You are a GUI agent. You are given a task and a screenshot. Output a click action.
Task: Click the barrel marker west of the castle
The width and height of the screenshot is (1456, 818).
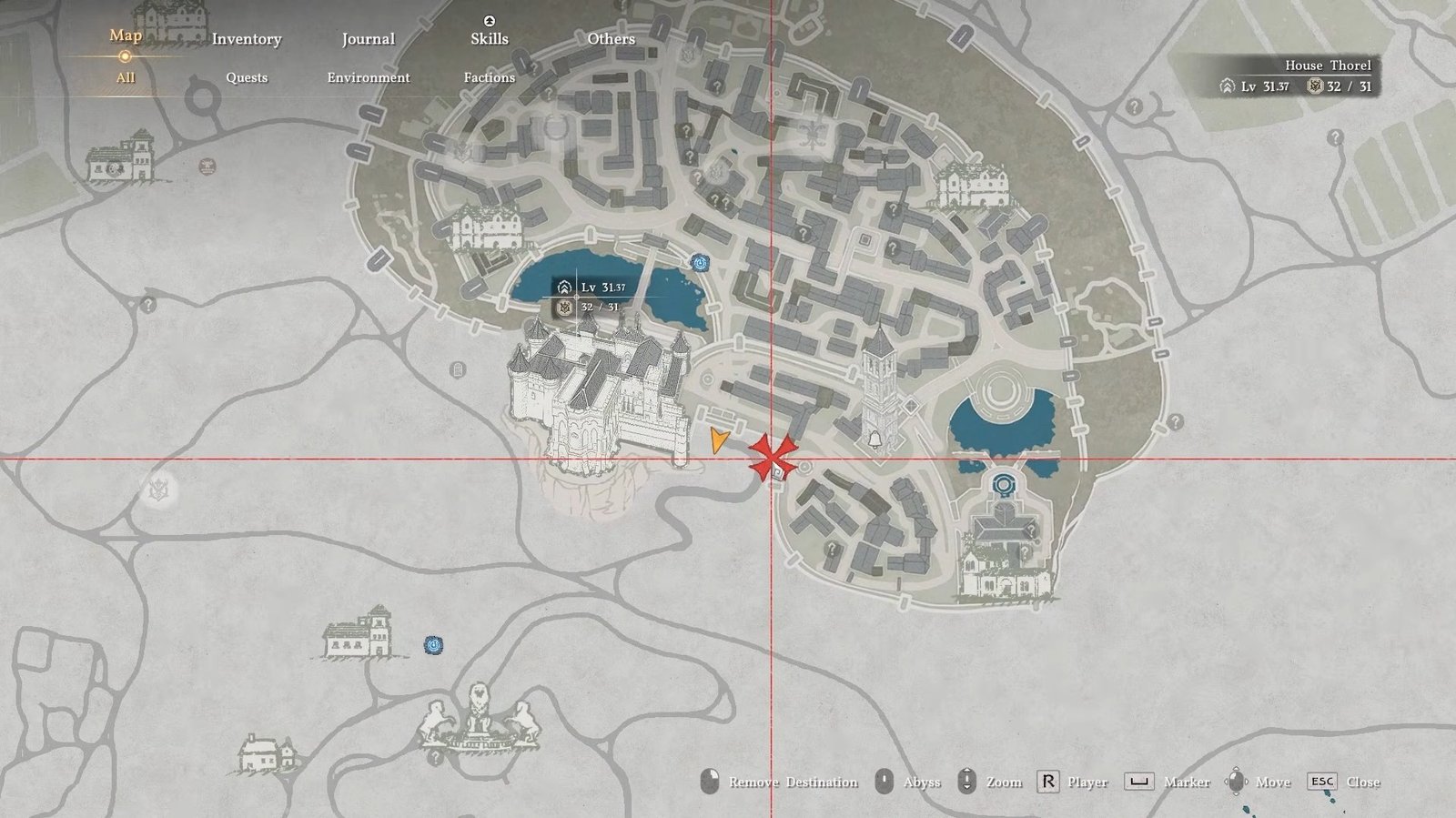pyautogui.click(x=458, y=369)
